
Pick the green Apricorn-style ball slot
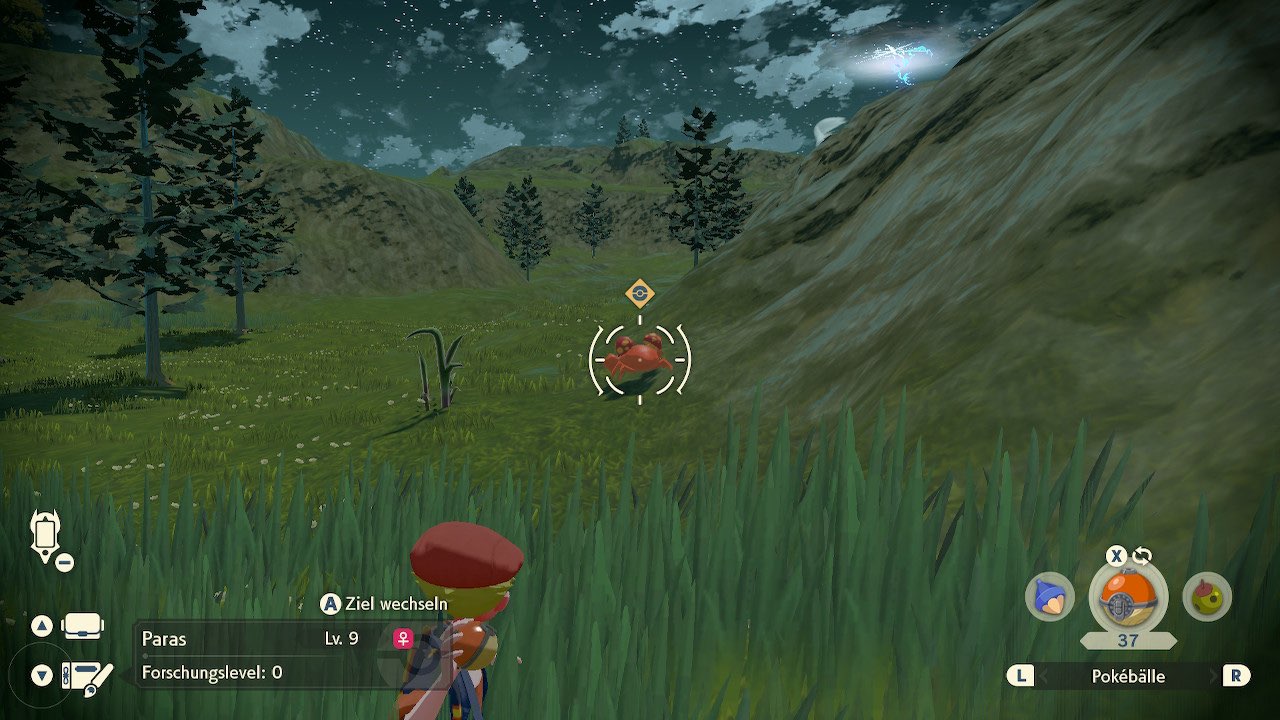tap(1207, 597)
